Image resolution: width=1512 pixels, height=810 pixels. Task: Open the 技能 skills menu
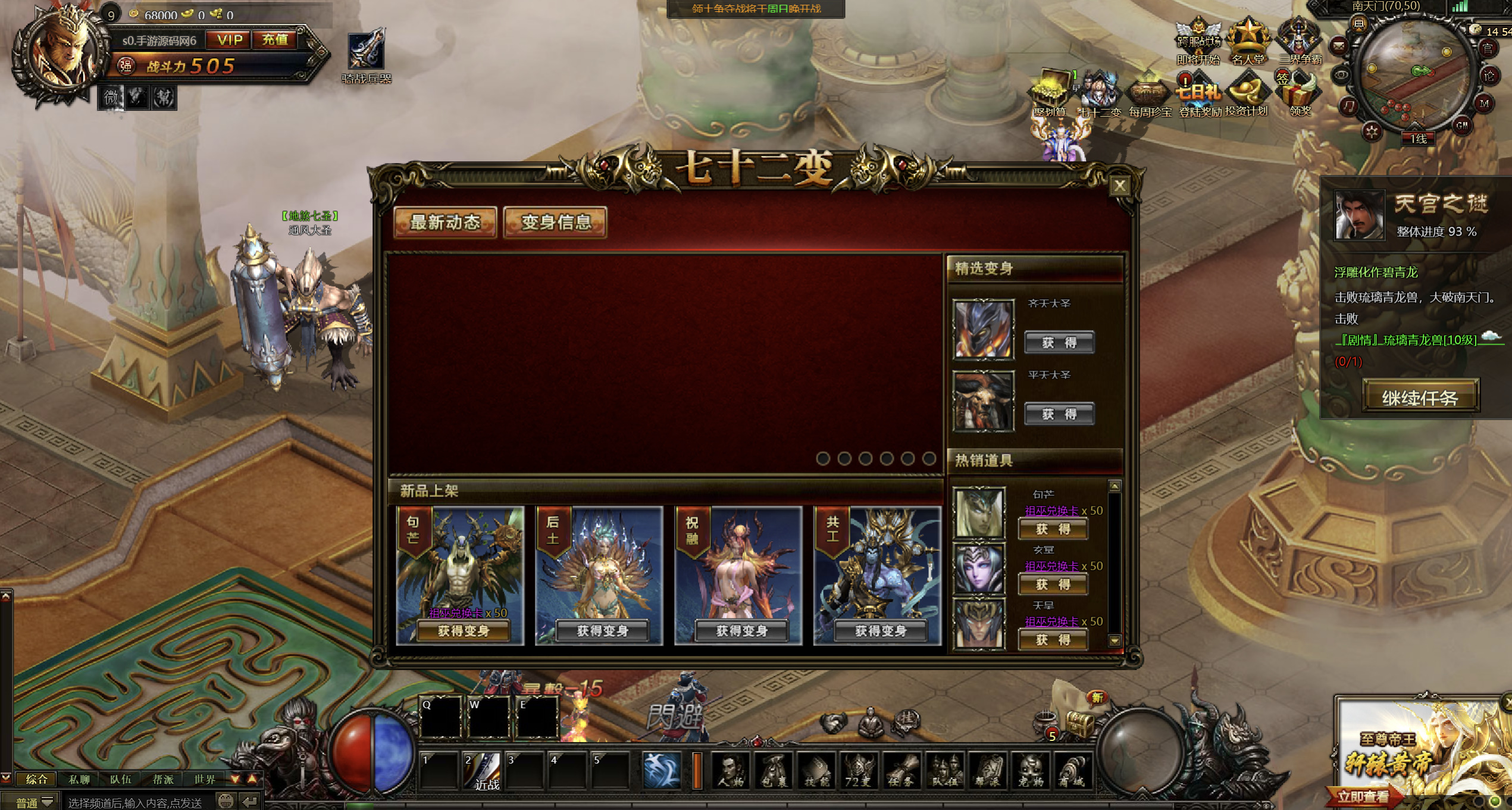[x=816, y=771]
